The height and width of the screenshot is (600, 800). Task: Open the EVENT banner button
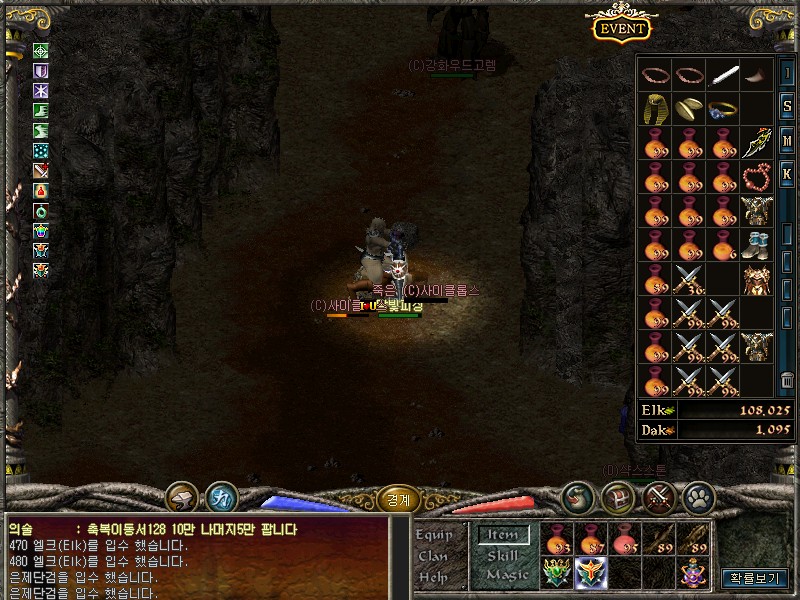tap(621, 28)
